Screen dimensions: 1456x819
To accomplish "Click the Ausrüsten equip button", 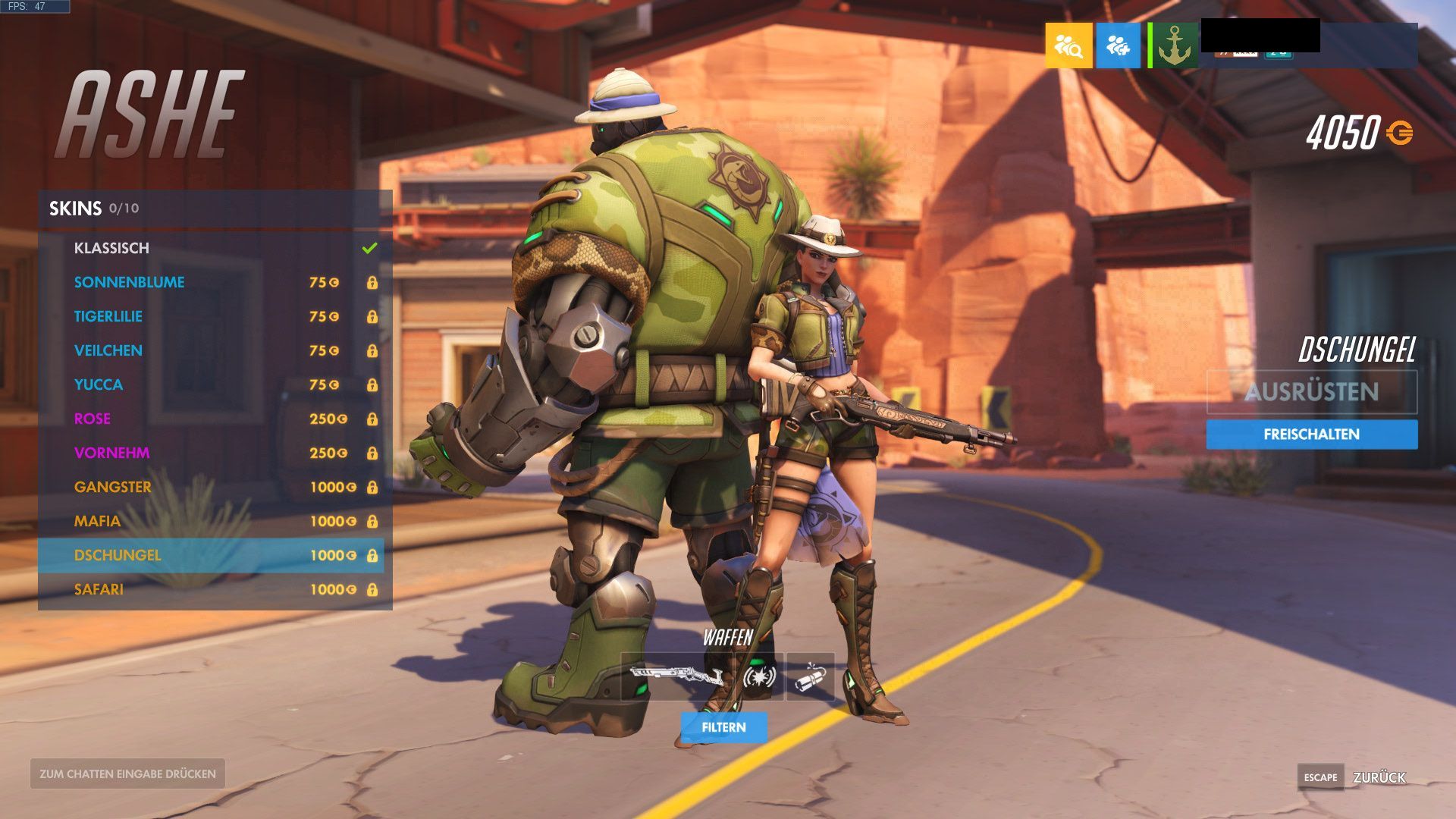I will point(1311,392).
